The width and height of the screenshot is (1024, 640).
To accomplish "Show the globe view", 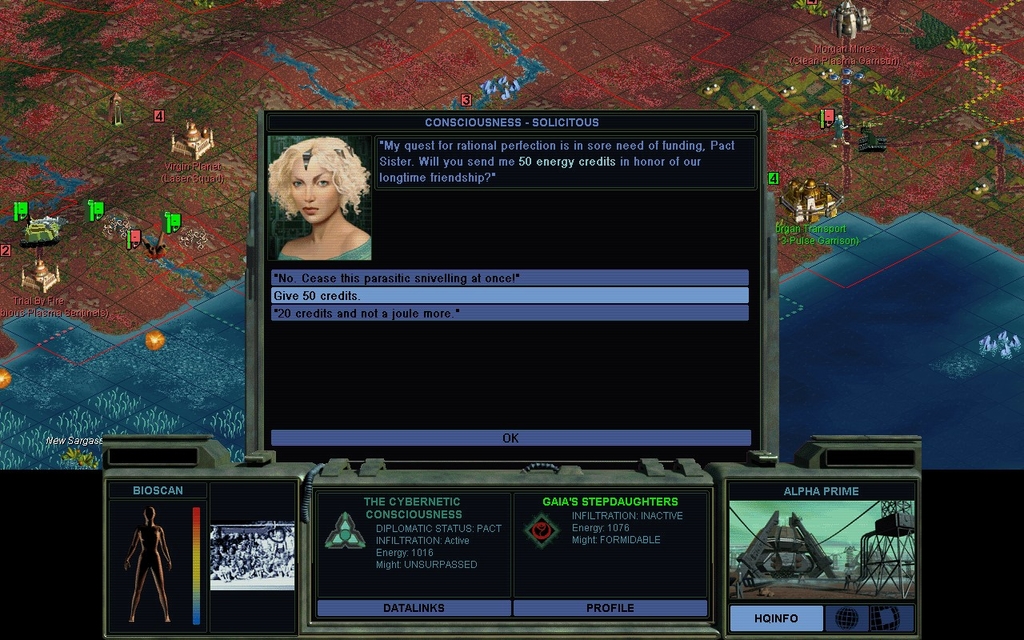I will 846,618.
